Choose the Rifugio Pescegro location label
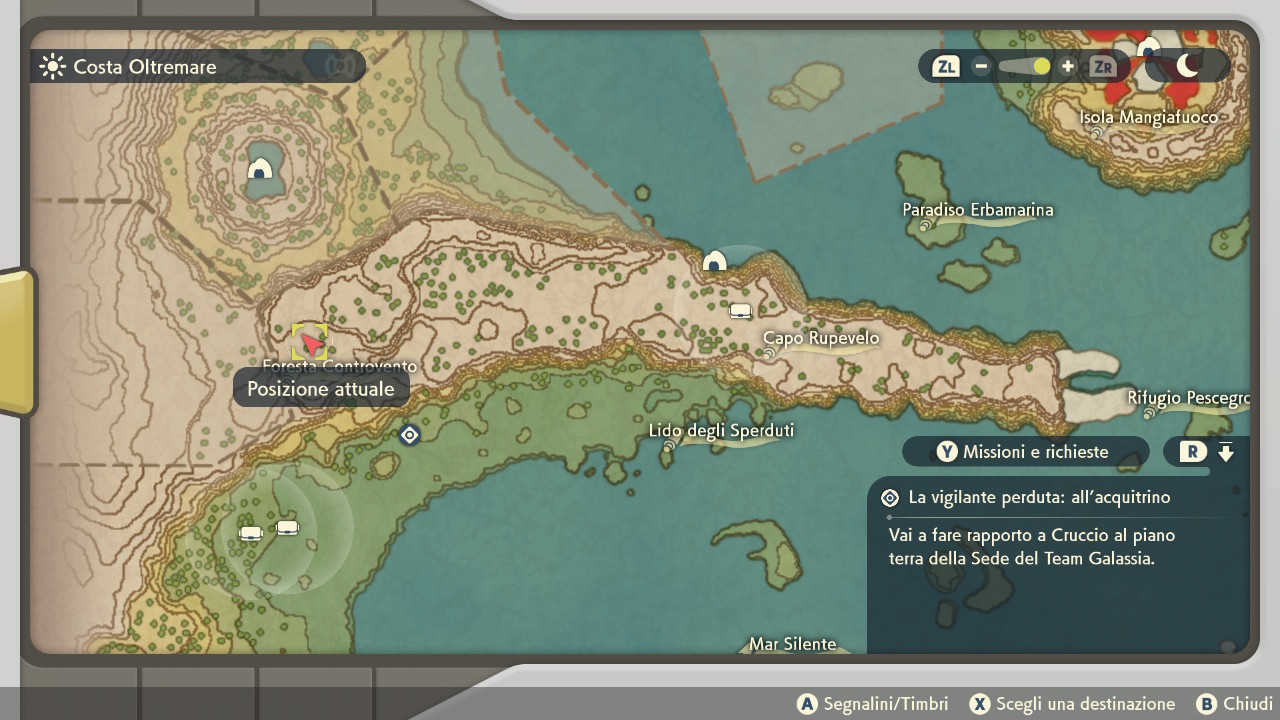1280x720 pixels. [1188, 398]
